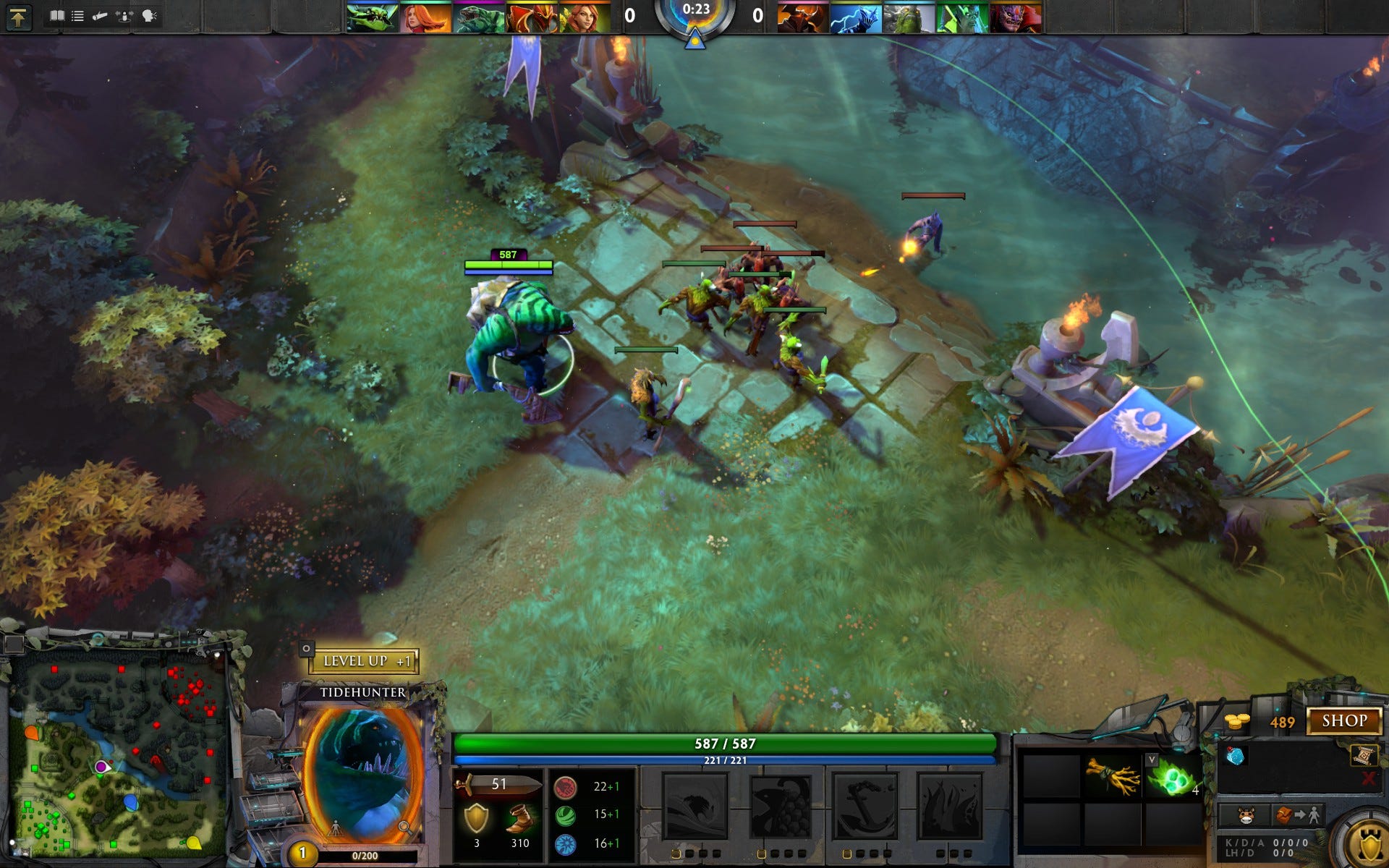Screen dimensions: 1389x868
Task: Open the in-game guides book icon
Action: coord(58,15)
